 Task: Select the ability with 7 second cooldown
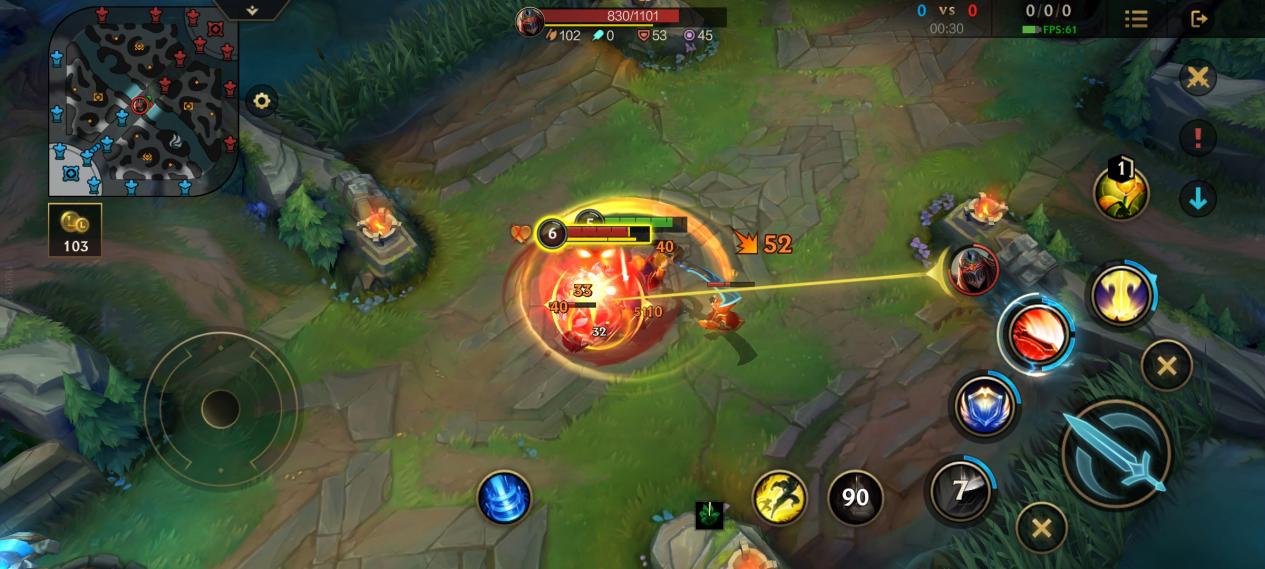click(960, 490)
